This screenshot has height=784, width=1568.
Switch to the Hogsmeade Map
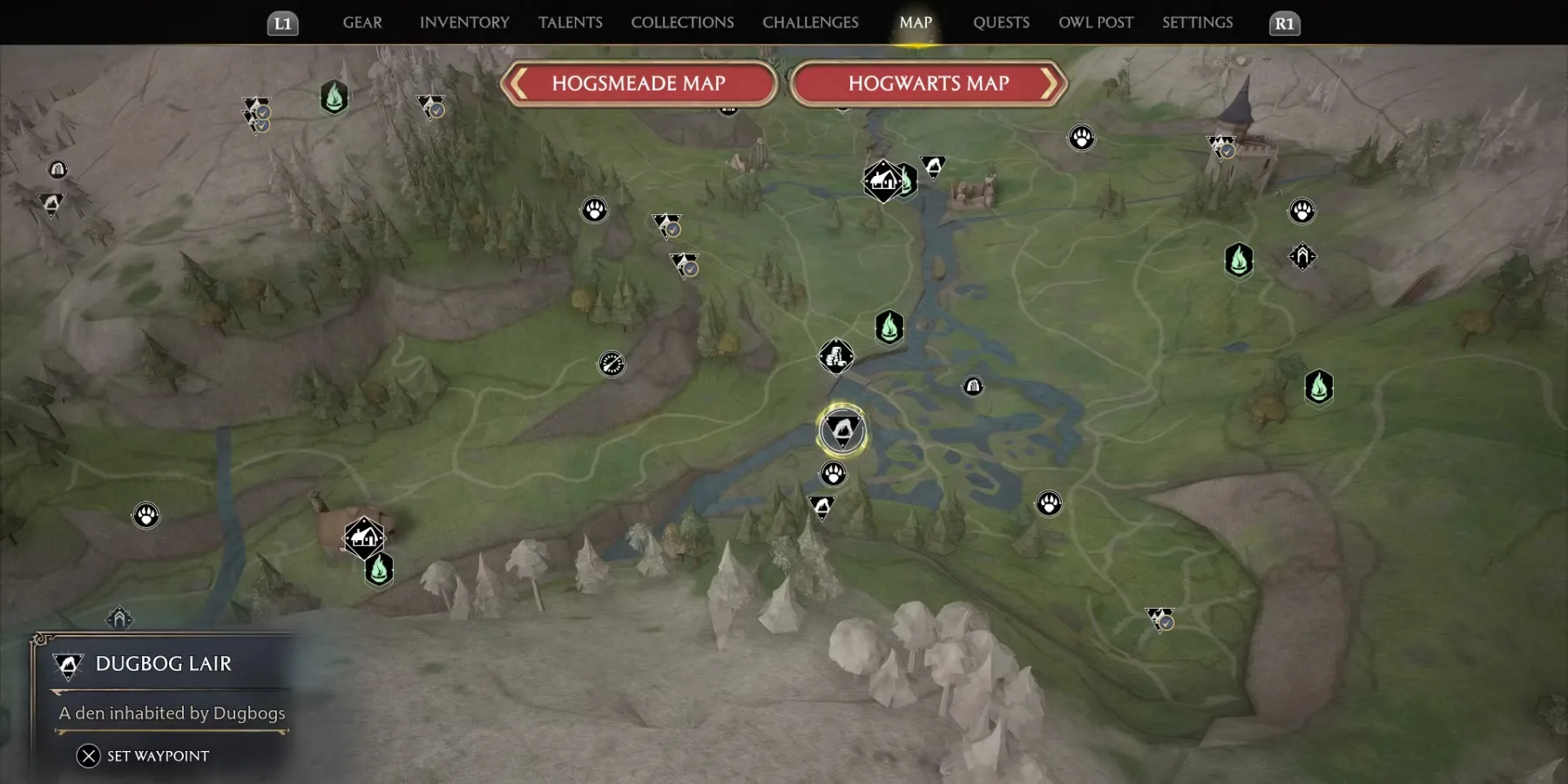click(639, 84)
